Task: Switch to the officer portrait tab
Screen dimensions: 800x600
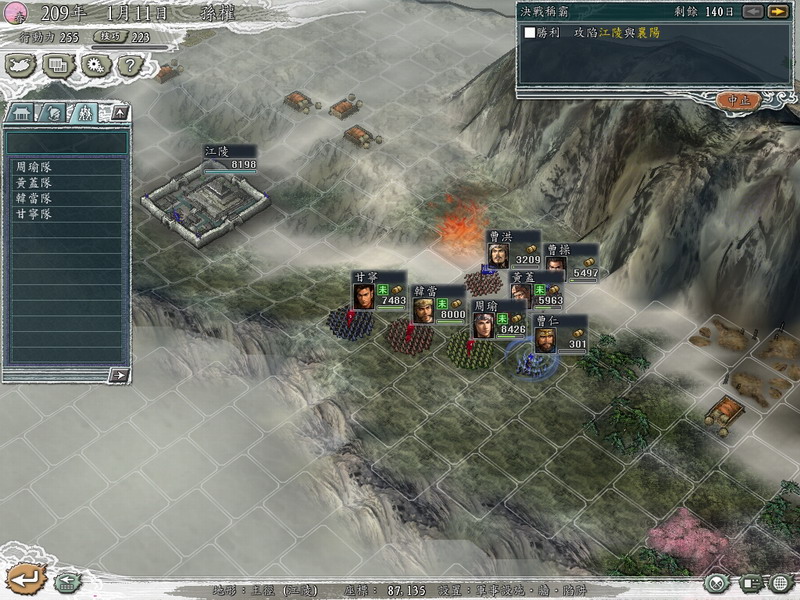Action: (54, 113)
